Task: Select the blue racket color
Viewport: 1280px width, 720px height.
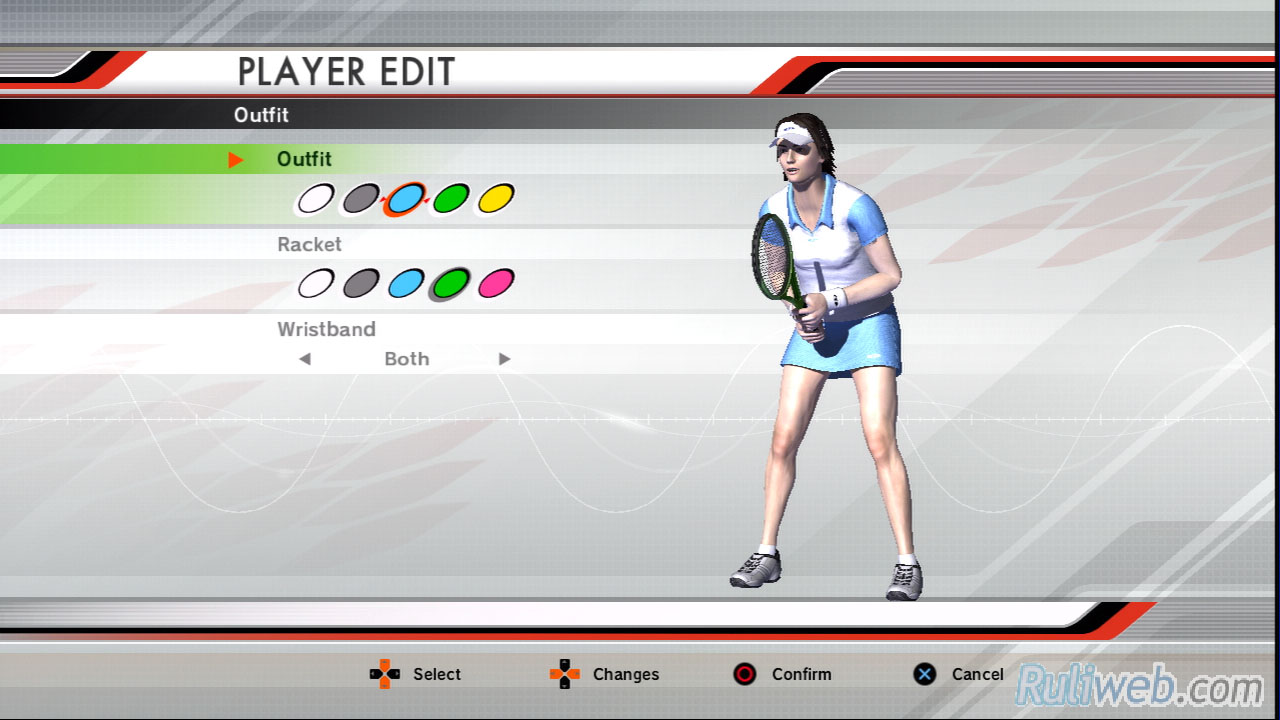Action: click(405, 284)
